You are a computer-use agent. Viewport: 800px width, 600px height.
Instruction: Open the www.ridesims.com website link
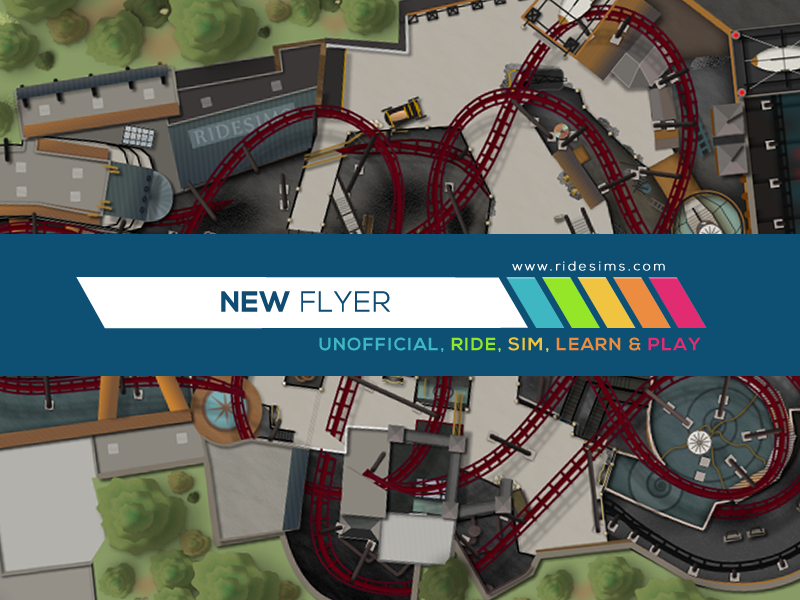(x=588, y=267)
